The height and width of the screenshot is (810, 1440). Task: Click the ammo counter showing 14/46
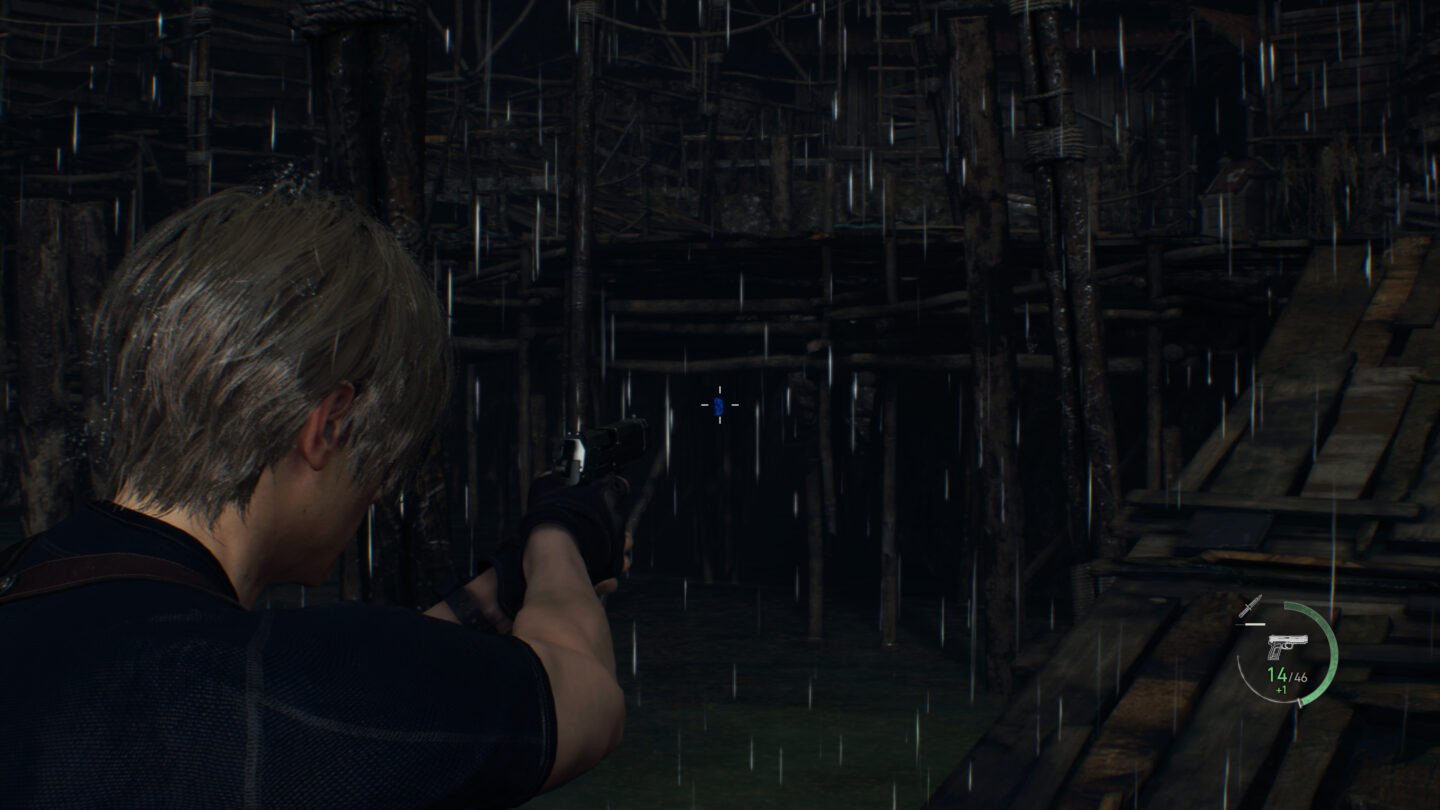tap(1287, 677)
